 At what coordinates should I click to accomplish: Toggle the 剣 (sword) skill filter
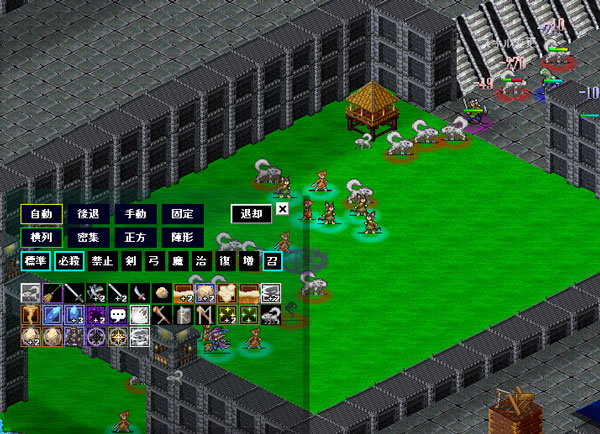[x=131, y=261]
